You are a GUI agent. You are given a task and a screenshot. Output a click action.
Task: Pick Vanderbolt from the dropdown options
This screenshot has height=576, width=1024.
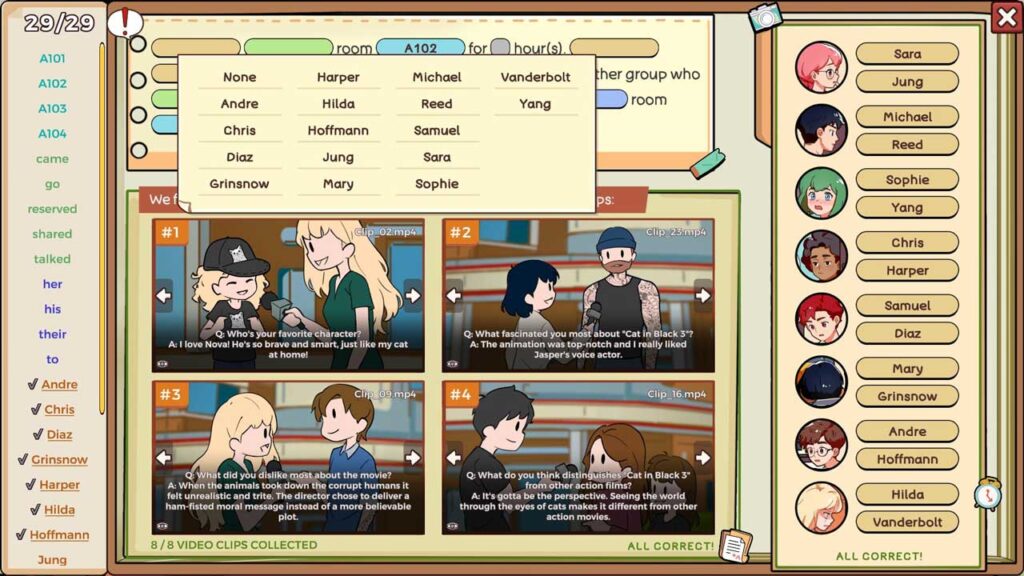coord(535,77)
